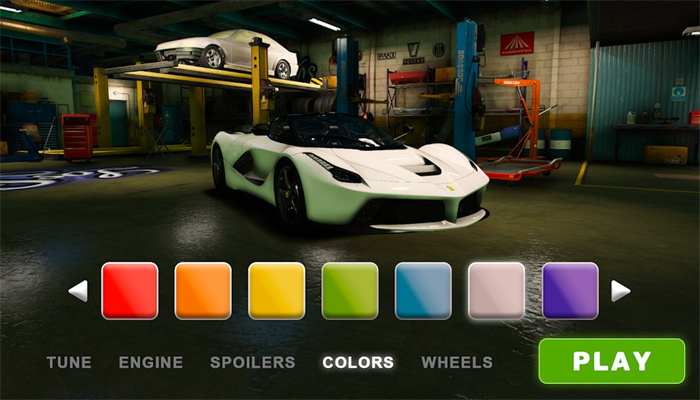Viewport: 700px width, 400px height.
Task: Select the yellow paint swatch
Action: point(277,291)
